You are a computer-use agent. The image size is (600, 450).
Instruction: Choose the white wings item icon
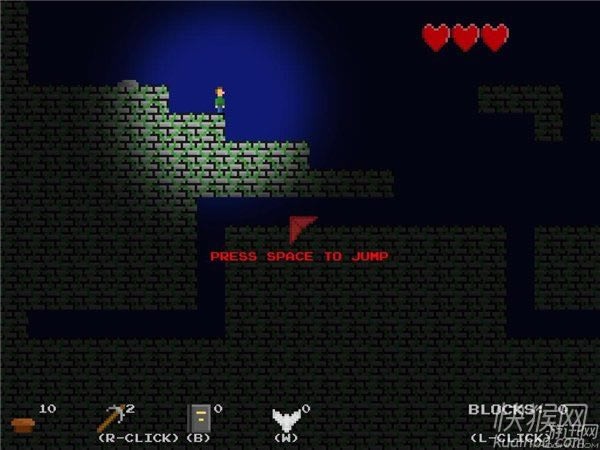click(x=286, y=419)
